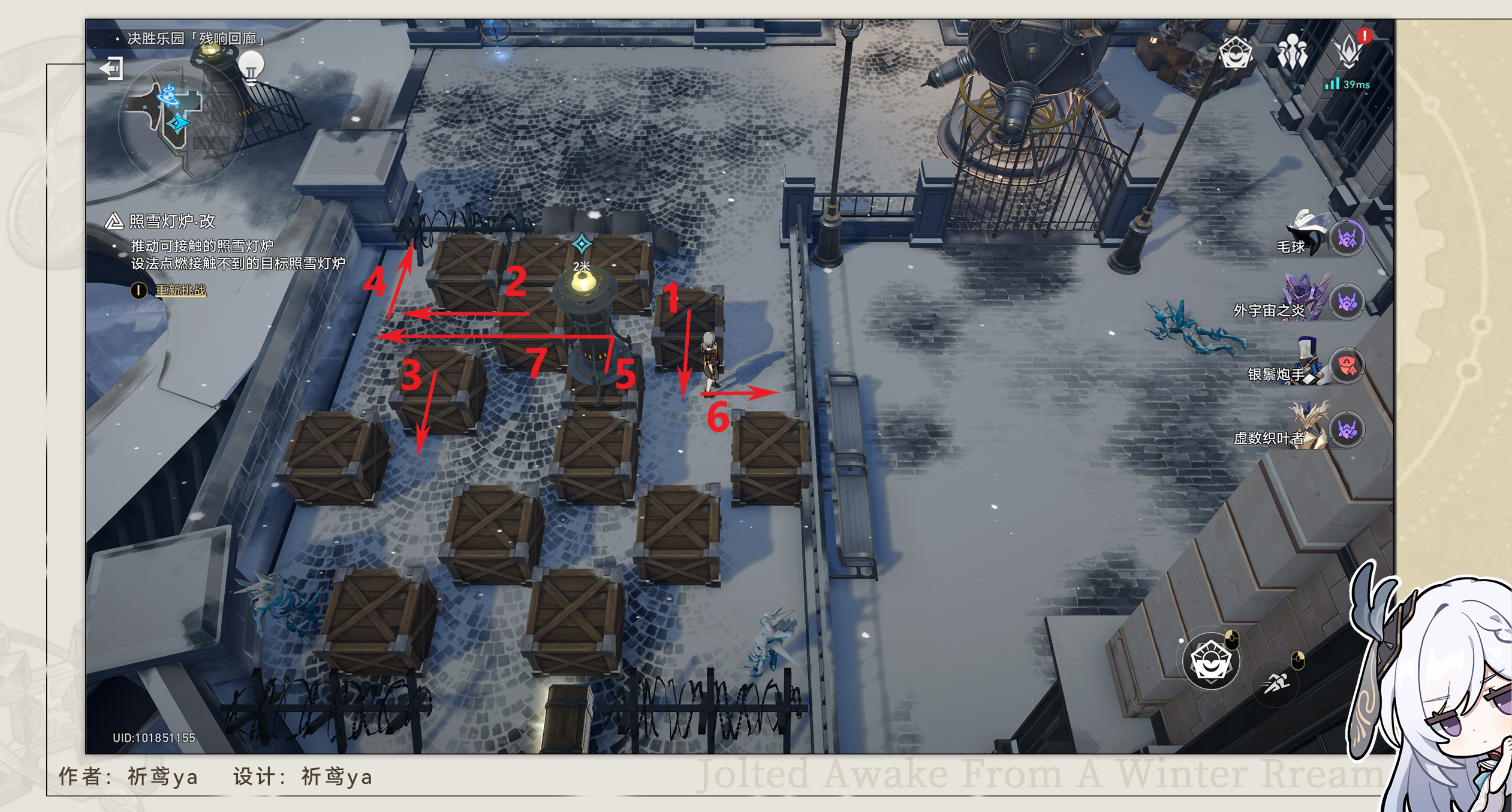Switch to party member 外宇宙之炎
This screenshot has width=1512, height=812.
coord(1346,302)
